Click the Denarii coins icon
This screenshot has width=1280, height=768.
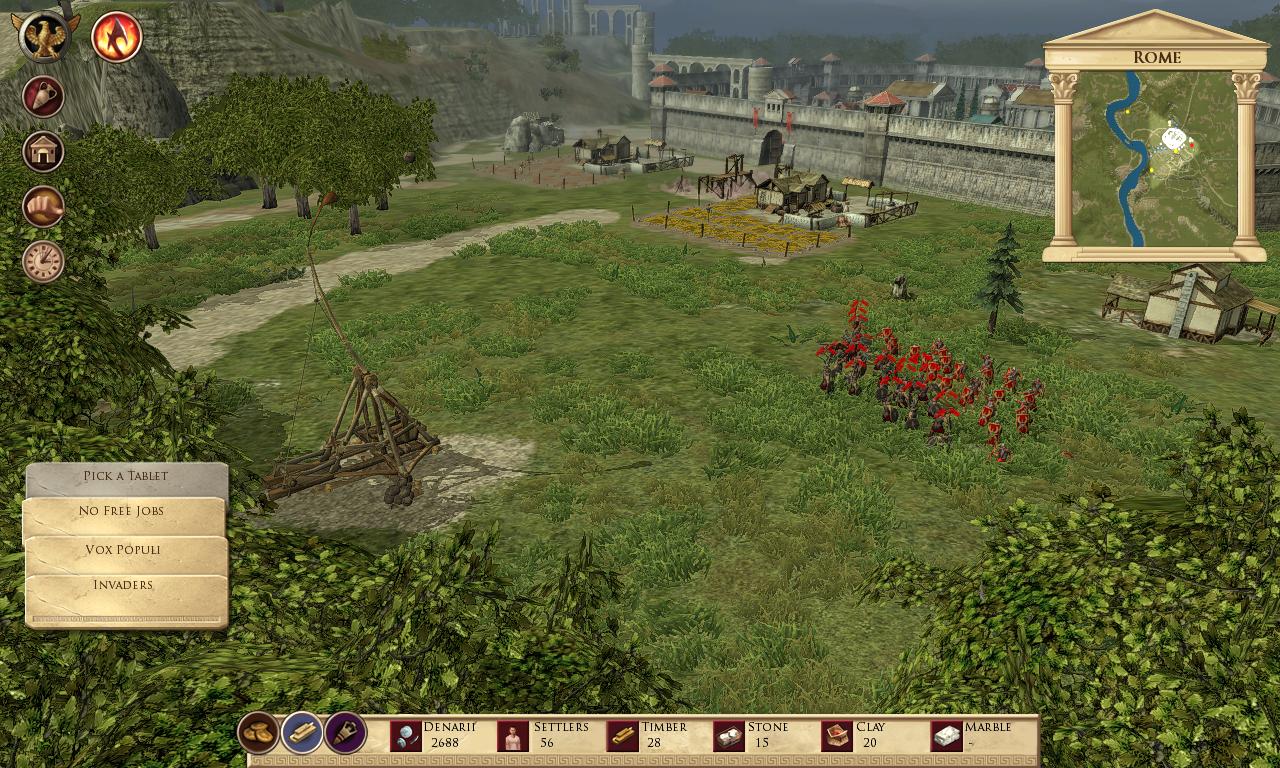[x=406, y=737]
